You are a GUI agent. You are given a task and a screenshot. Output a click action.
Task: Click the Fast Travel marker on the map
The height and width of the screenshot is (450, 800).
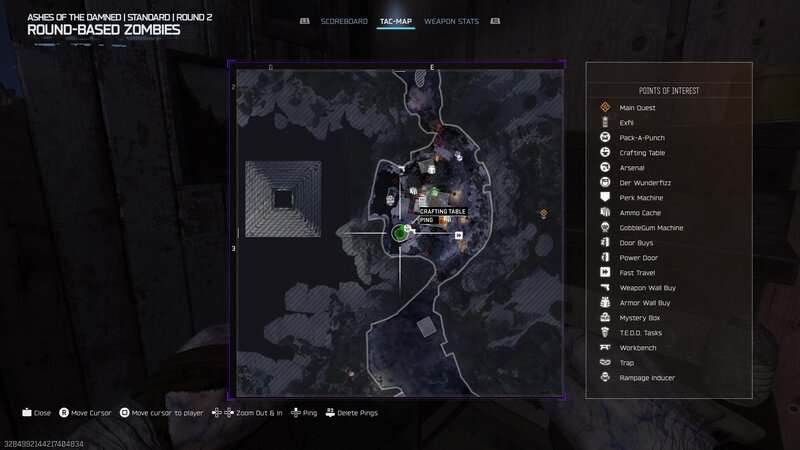(459, 236)
